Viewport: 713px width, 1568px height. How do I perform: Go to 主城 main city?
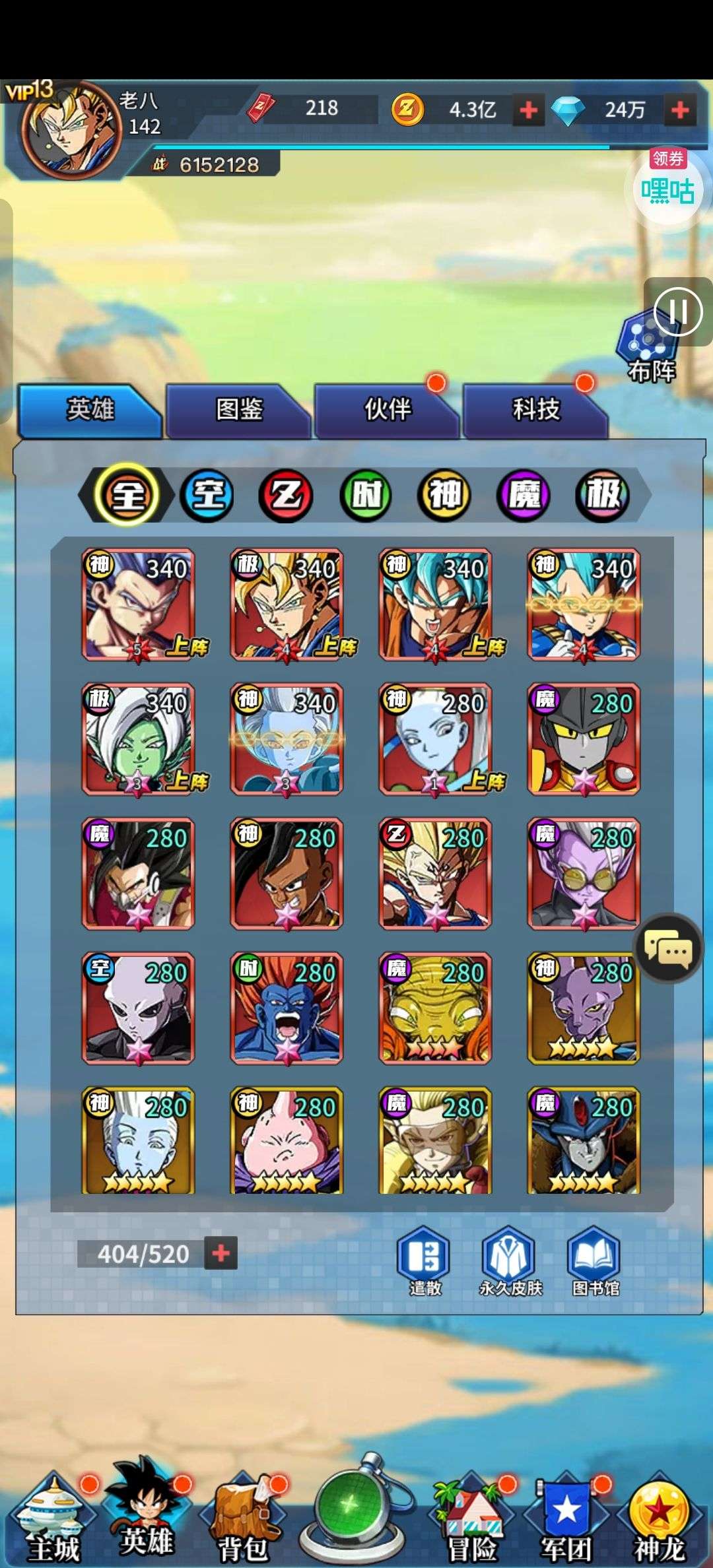tap(51, 1524)
